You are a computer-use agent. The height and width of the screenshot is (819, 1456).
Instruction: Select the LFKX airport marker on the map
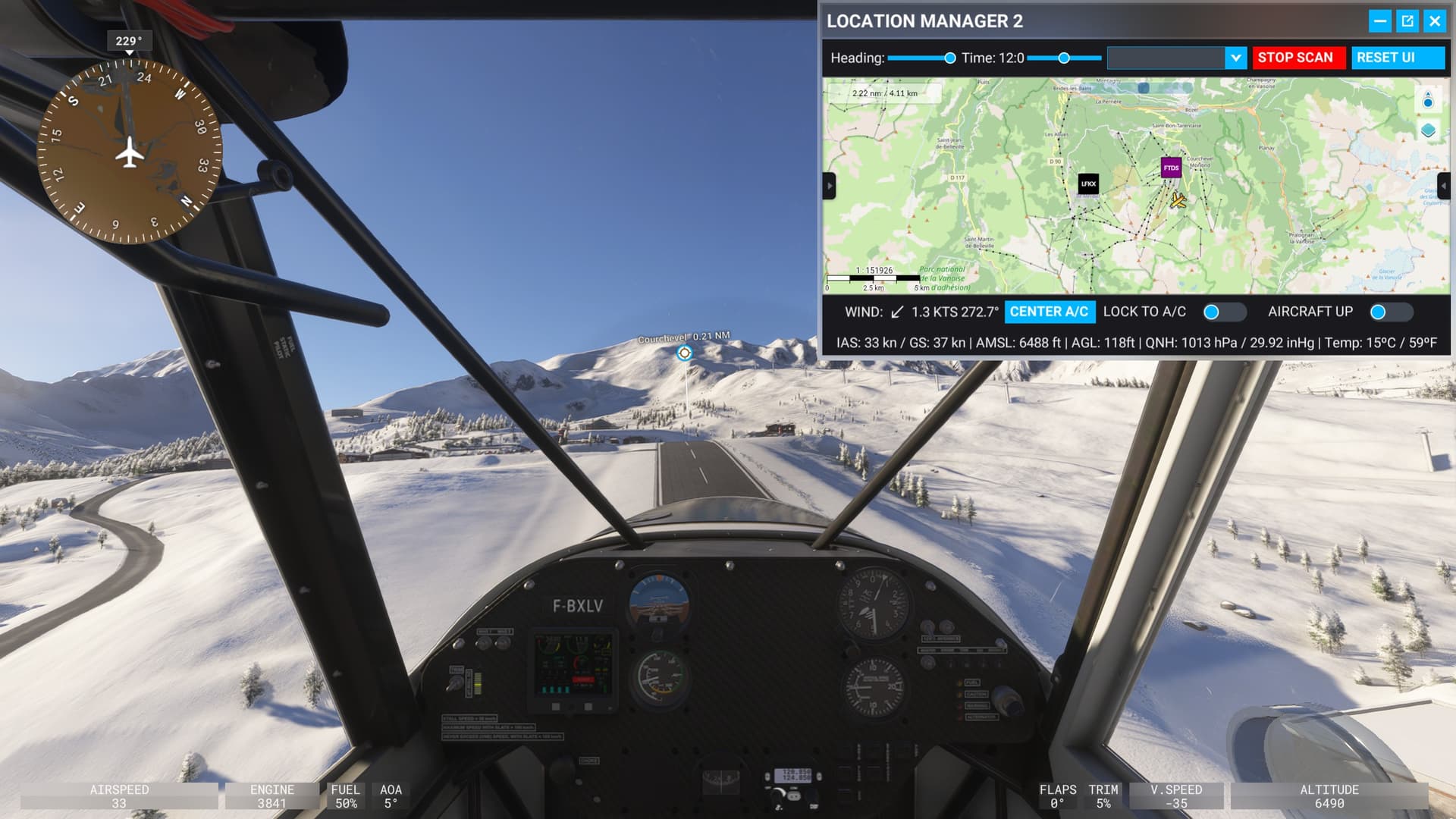point(1087,184)
